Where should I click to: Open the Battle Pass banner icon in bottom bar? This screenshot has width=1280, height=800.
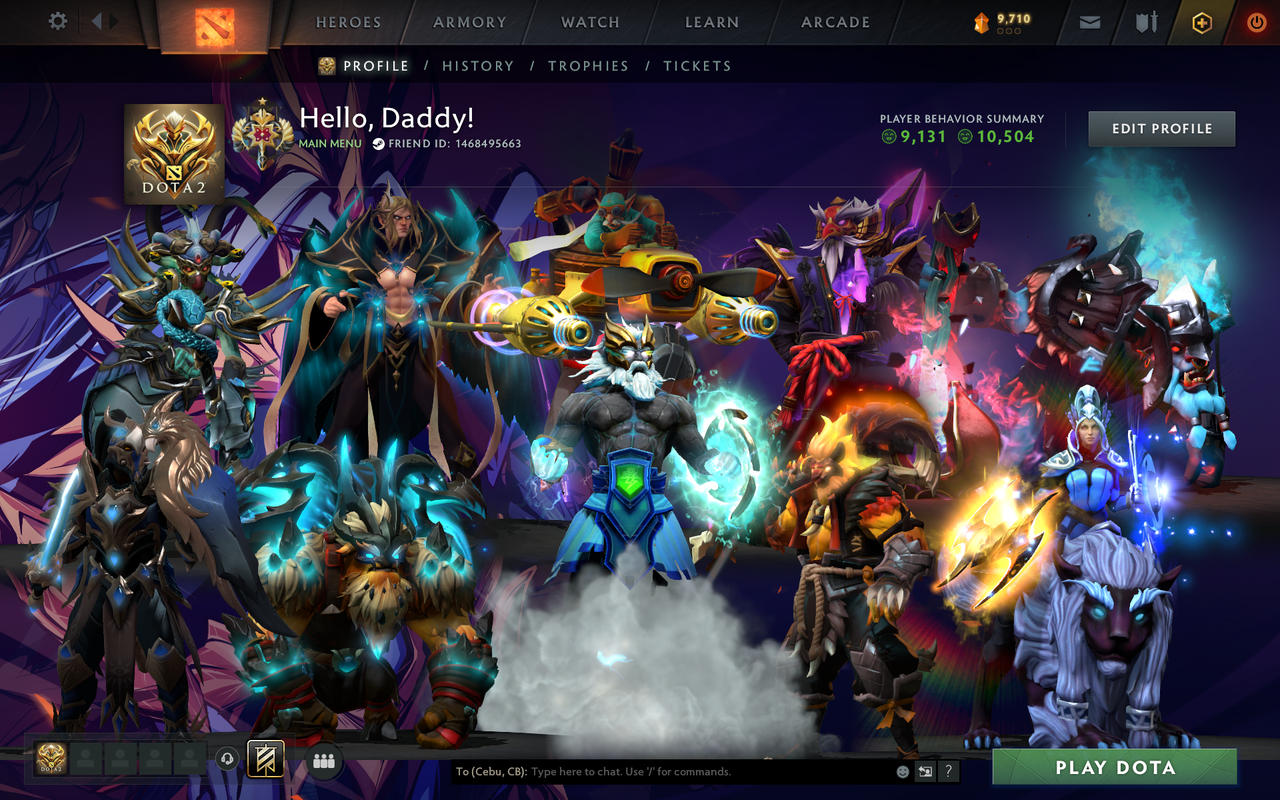pos(264,761)
